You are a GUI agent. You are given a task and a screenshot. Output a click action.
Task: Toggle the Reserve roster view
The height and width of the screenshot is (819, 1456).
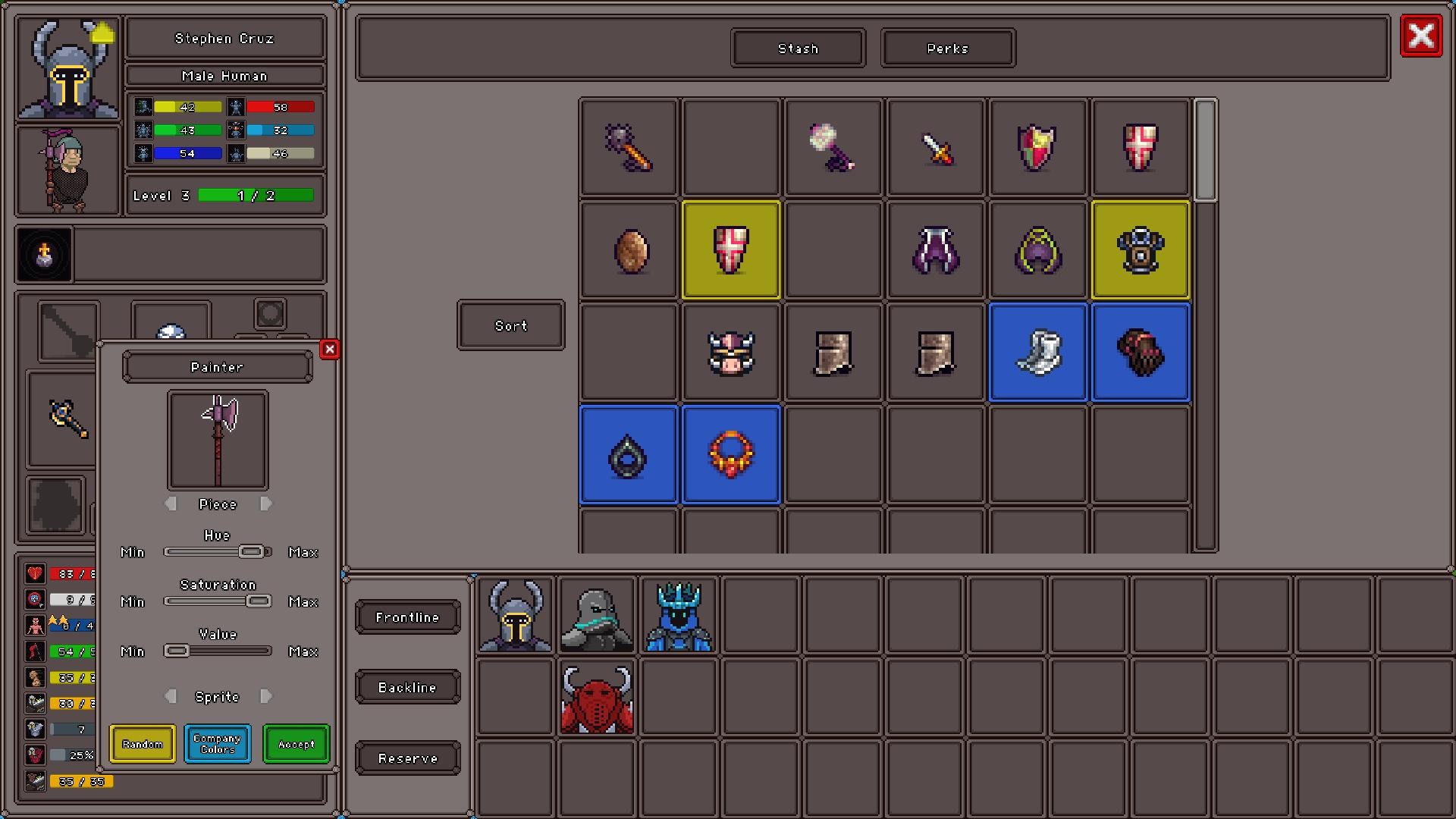pyautogui.click(x=407, y=758)
